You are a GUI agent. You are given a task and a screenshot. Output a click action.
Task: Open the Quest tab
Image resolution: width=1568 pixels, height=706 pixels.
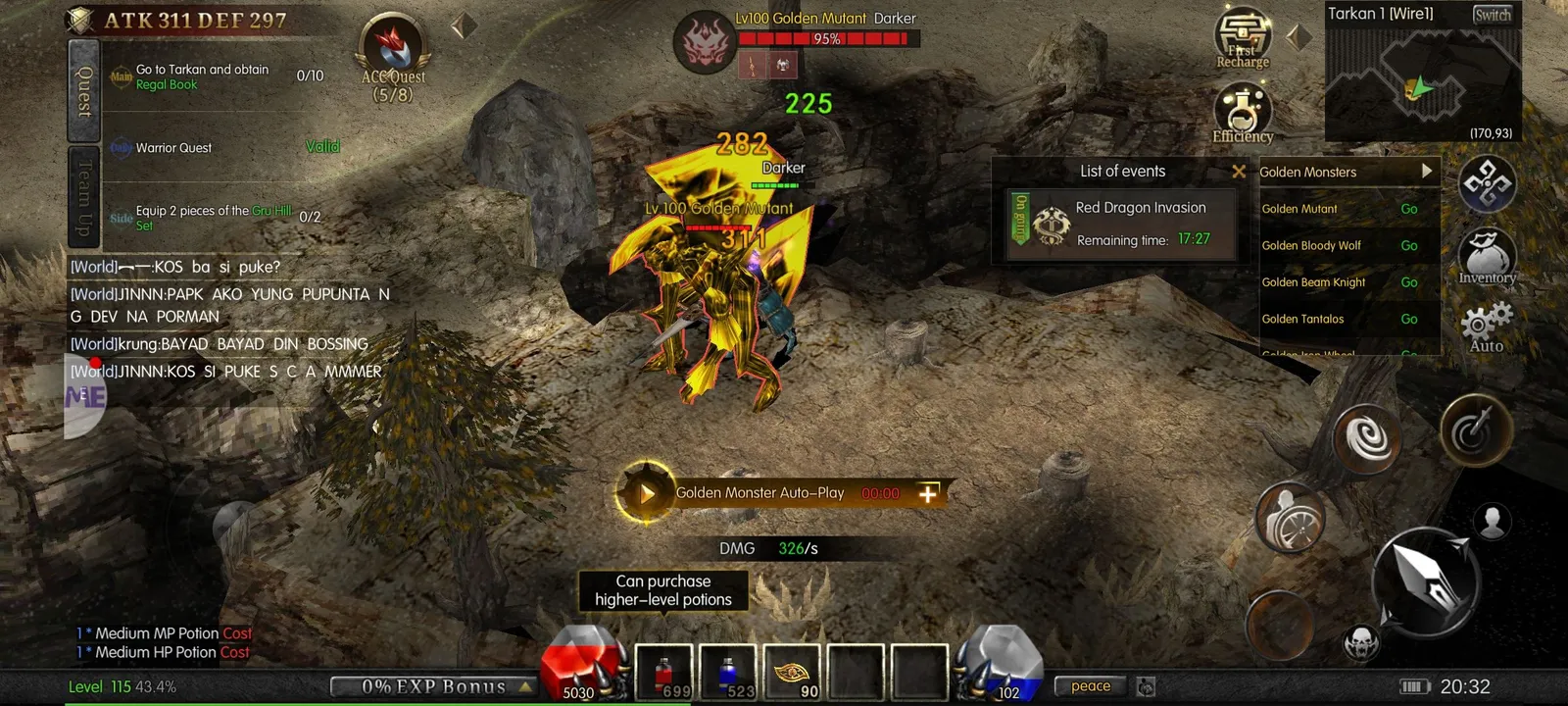pos(84,90)
